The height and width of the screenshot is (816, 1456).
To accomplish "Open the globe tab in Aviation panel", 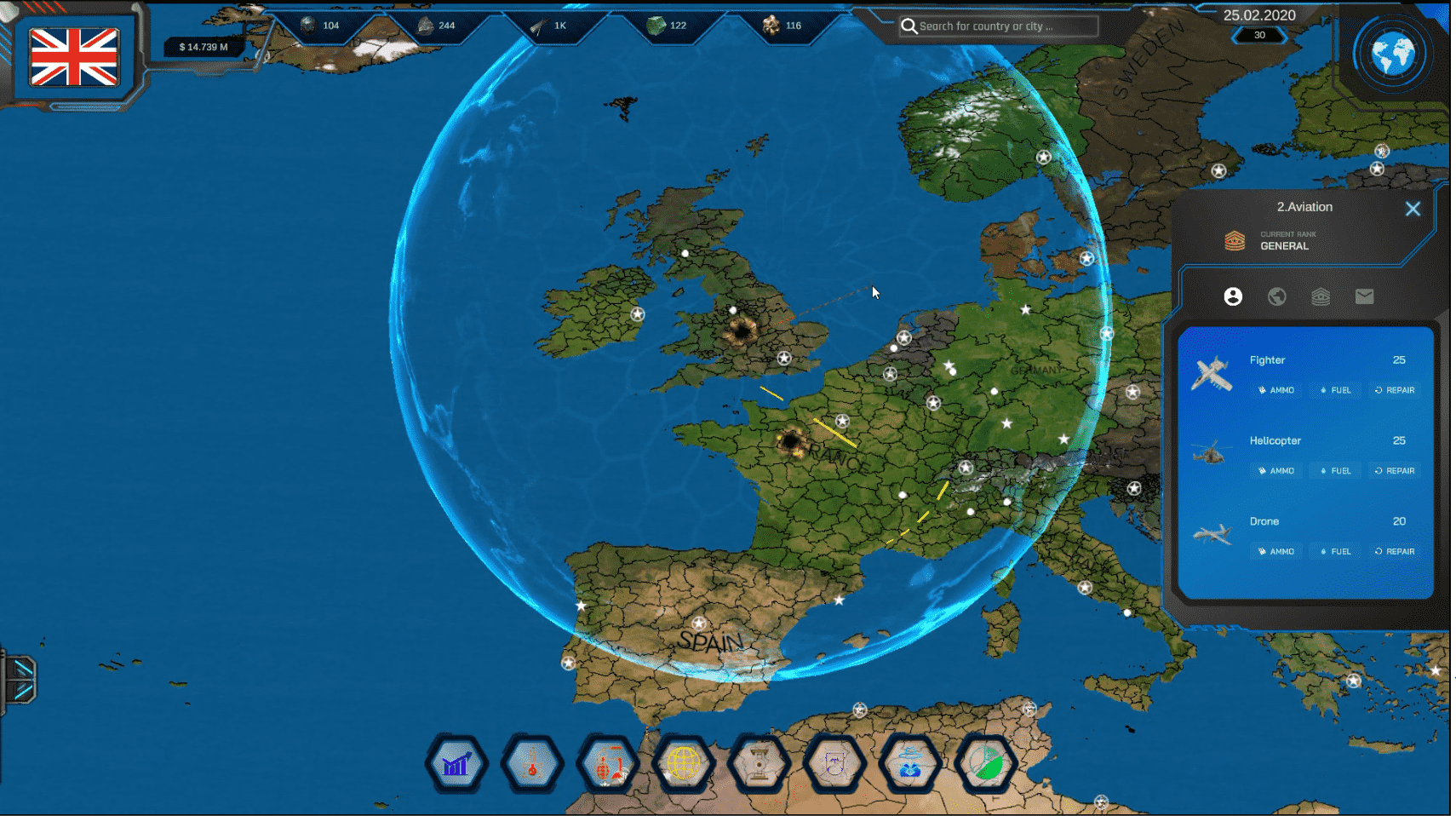I will click(1276, 296).
